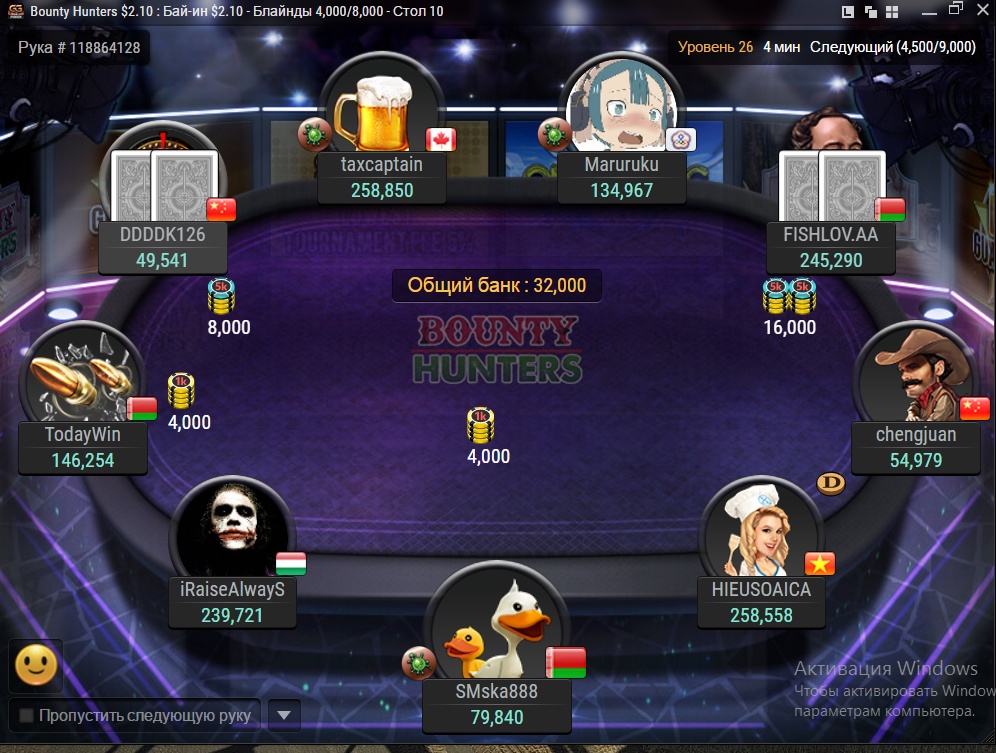The width and height of the screenshot is (996, 753).
Task: Switch to the cascade table layout
Action: [869, 12]
